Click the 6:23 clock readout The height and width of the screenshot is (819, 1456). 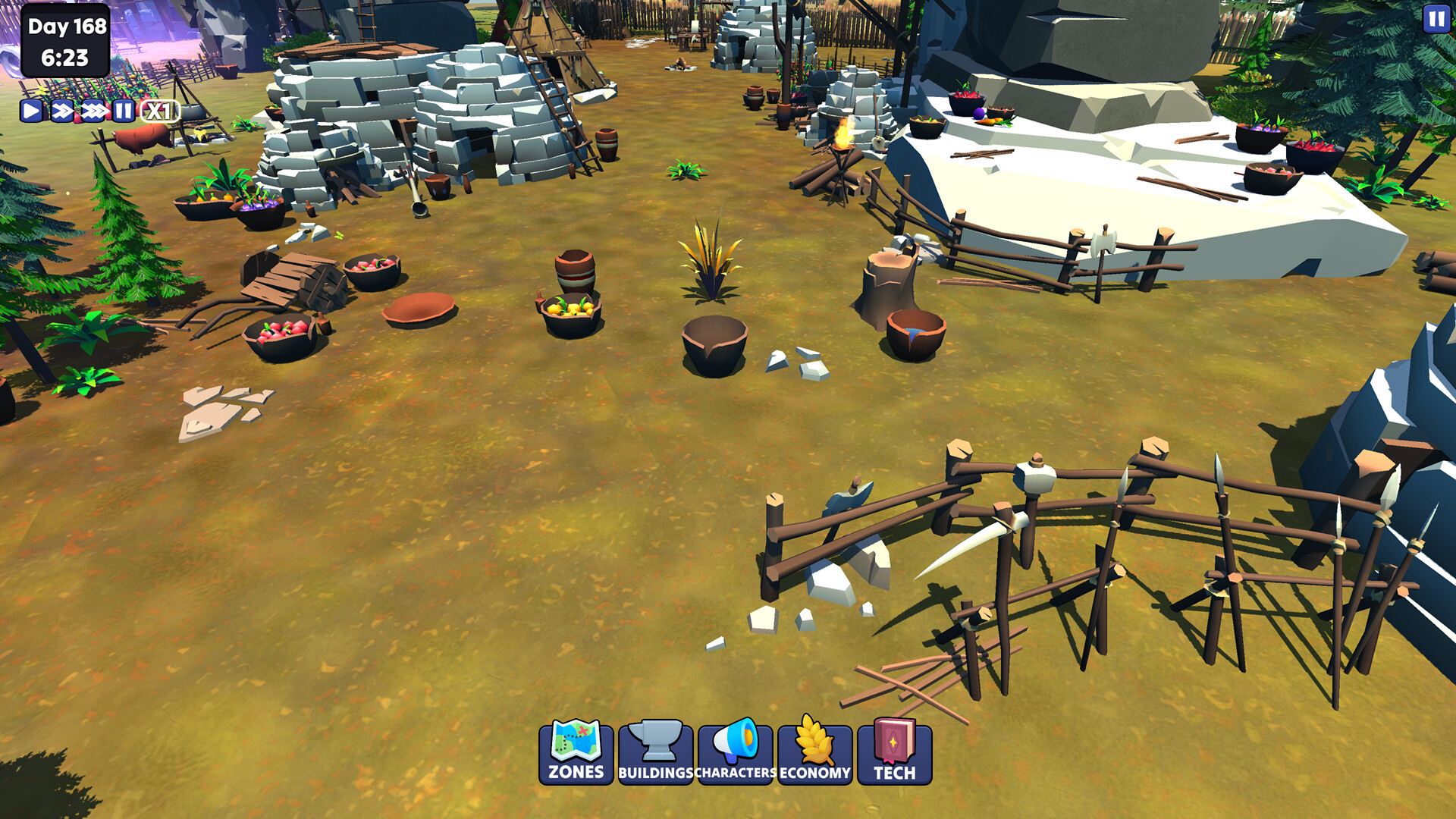pos(64,56)
